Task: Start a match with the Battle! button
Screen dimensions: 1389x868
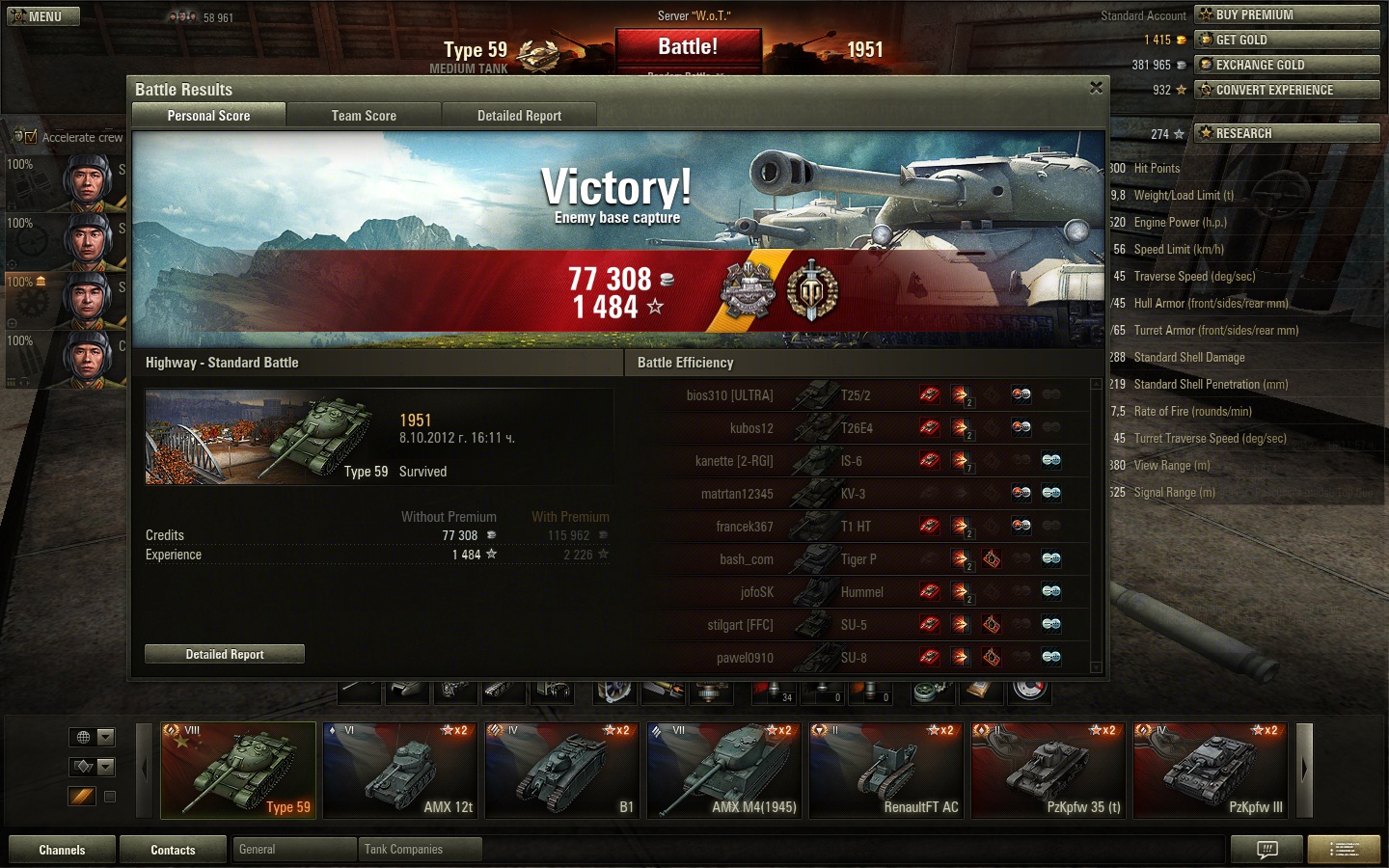Action: (x=688, y=47)
